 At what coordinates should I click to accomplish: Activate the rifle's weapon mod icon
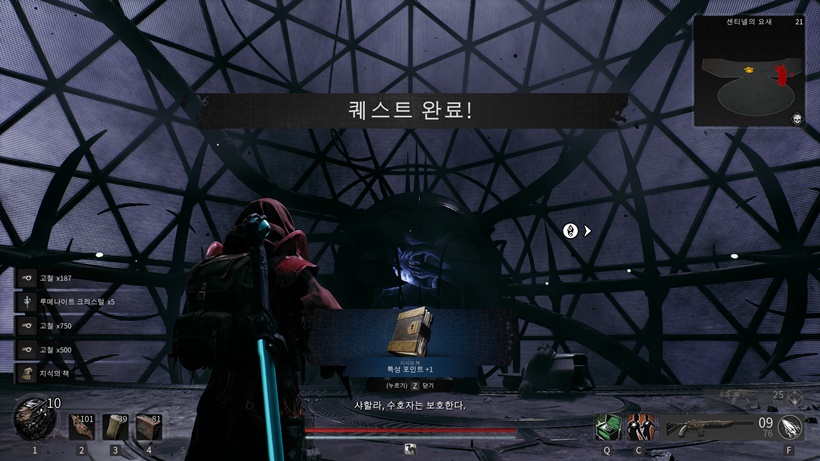tap(789, 427)
